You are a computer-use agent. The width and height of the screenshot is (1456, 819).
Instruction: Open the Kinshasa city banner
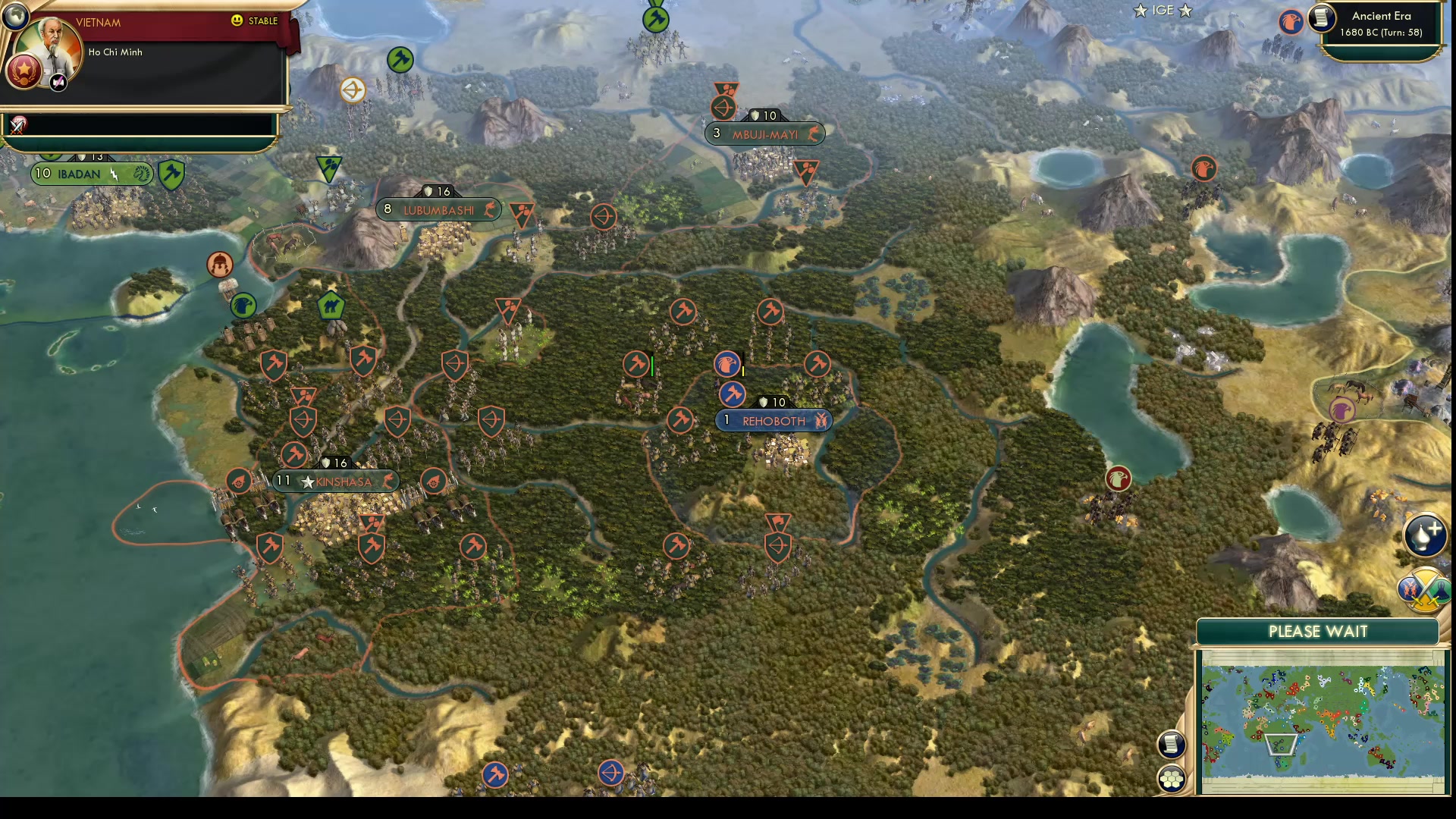[x=336, y=481]
